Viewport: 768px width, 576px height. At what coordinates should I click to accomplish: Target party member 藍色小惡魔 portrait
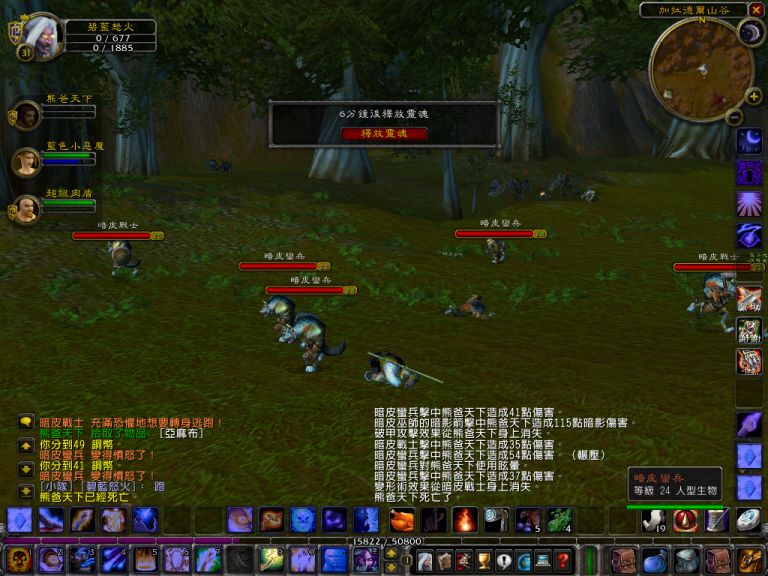click(x=27, y=161)
